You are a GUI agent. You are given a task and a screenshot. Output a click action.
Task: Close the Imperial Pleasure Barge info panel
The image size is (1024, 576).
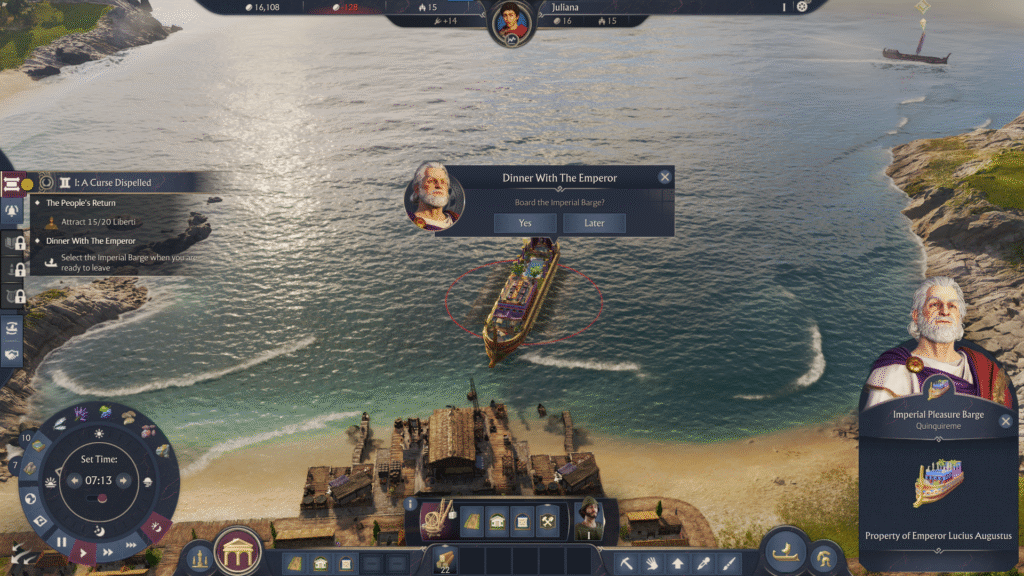point(1006,421)
